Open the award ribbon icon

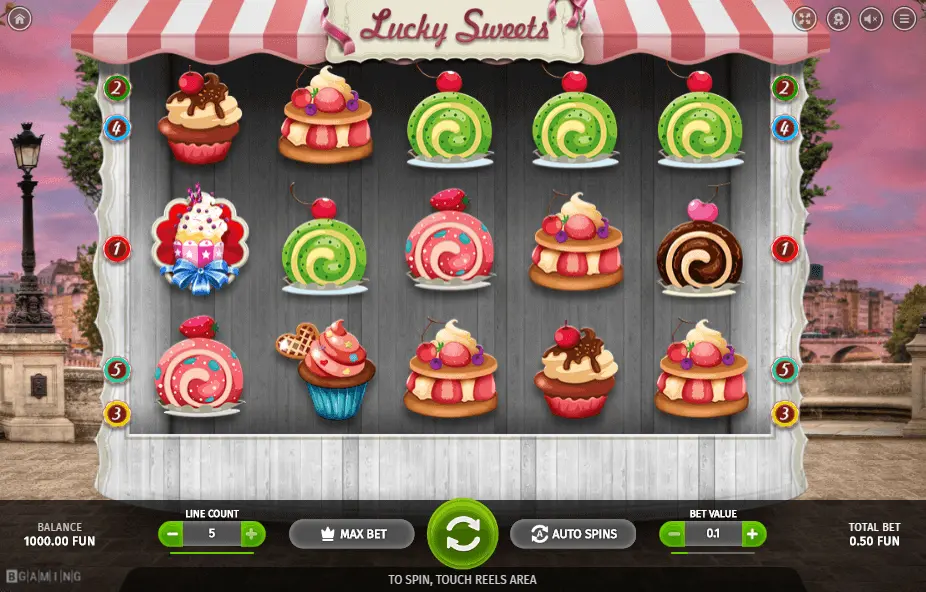pyautogui.click(x=838, y=18)
